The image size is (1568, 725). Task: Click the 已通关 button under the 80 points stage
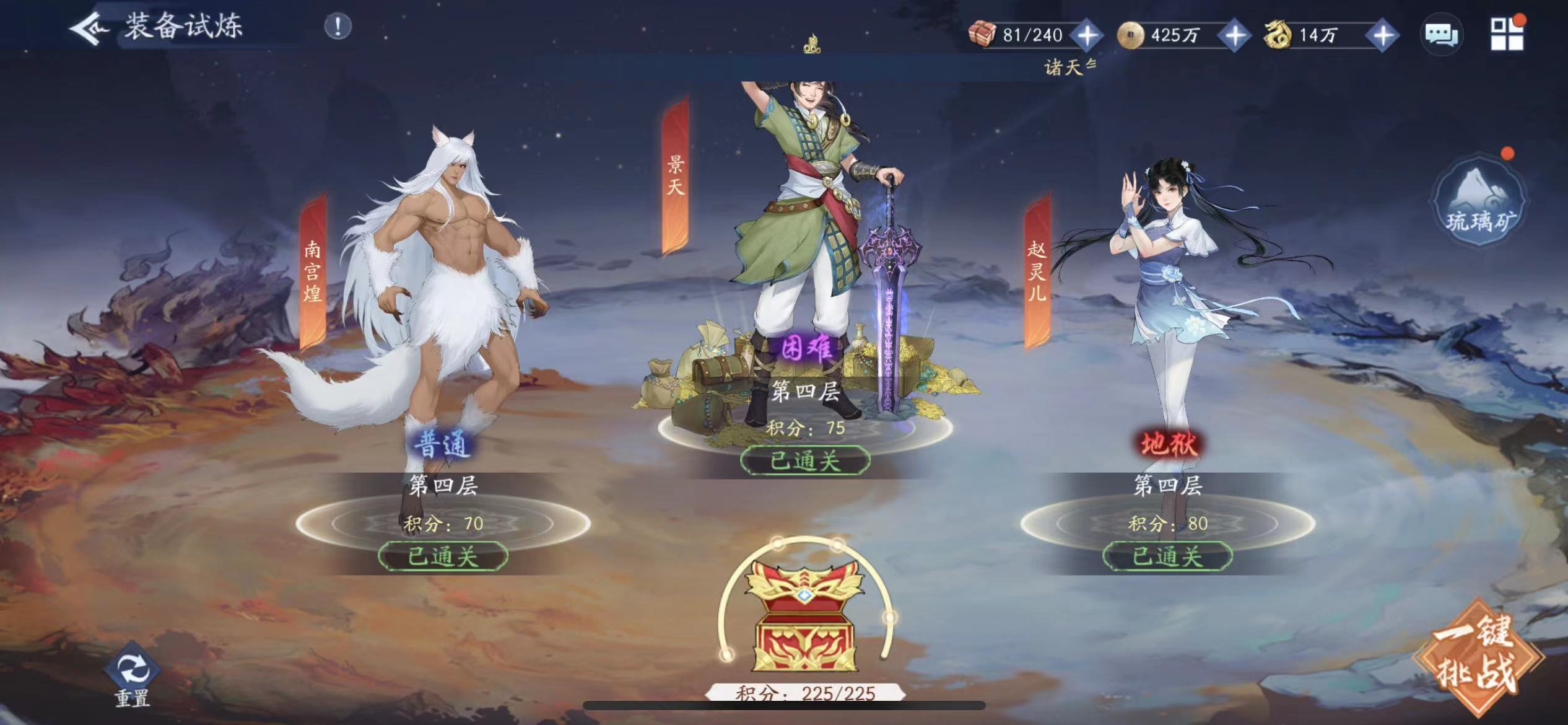click(1167, 556)
